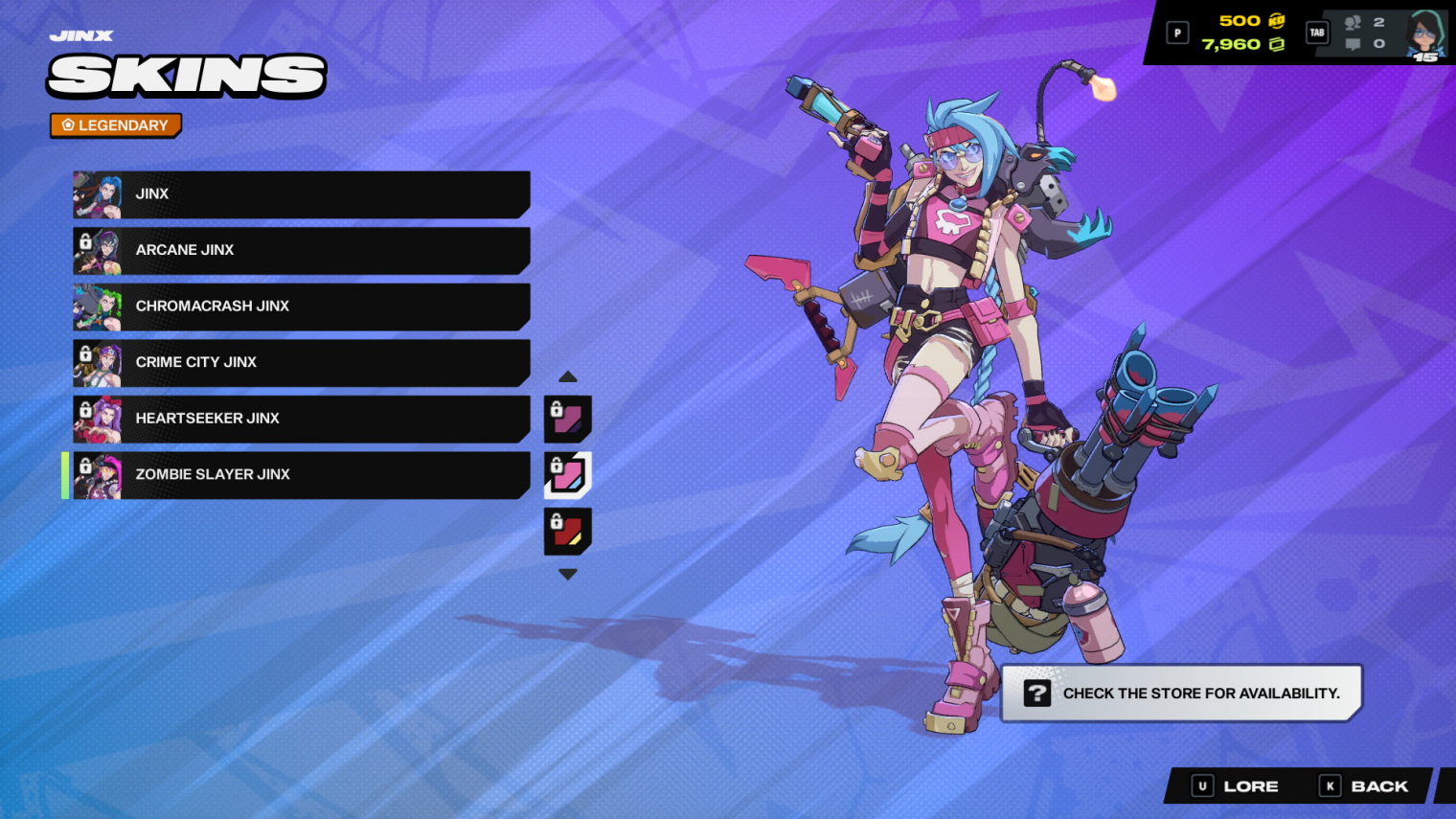Select the Zombie Slayer Jinx skin
Screen dimensions: 1456x819
(x=301, y=475)
